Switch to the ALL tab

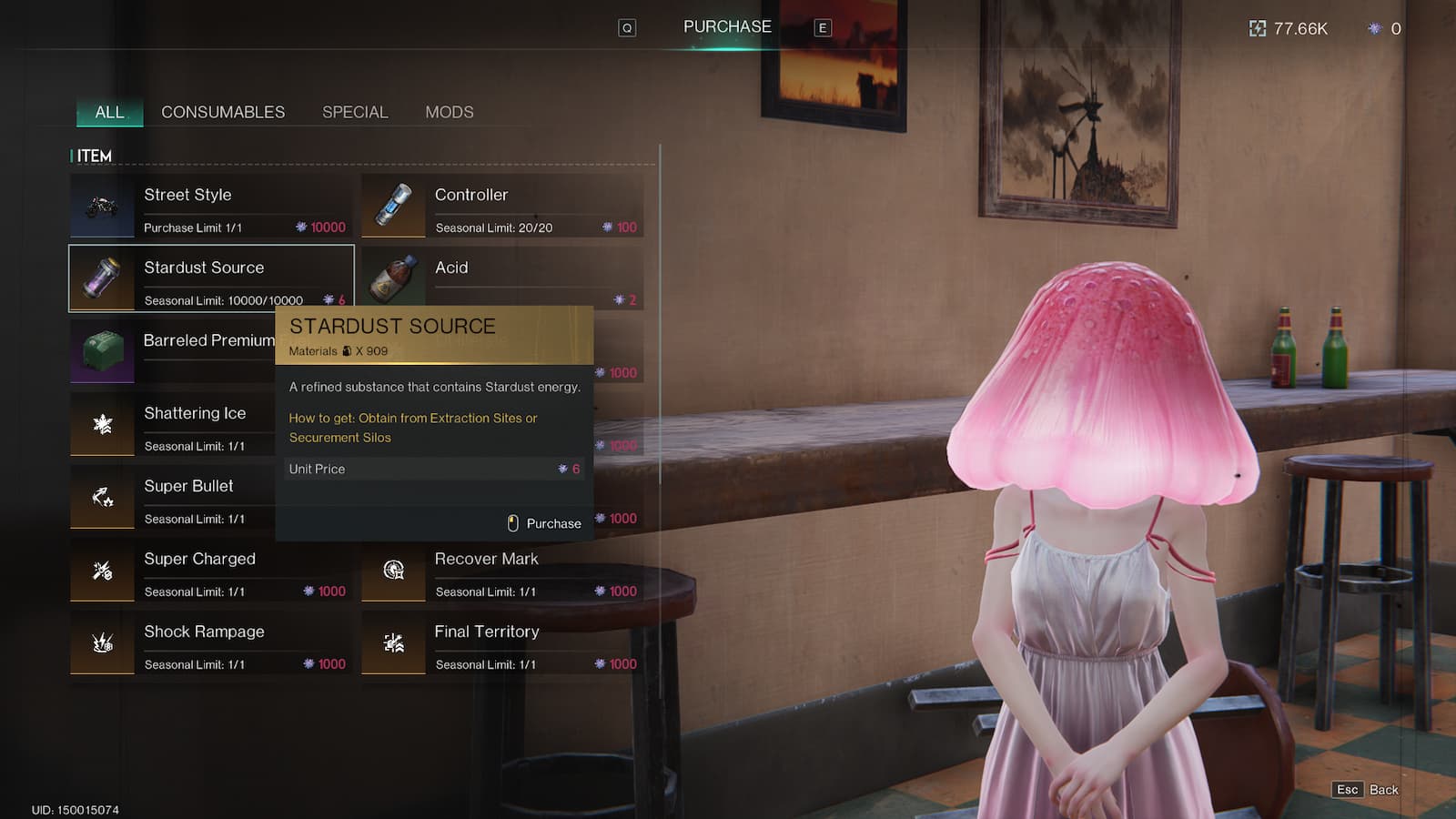(x=109, y=112)
